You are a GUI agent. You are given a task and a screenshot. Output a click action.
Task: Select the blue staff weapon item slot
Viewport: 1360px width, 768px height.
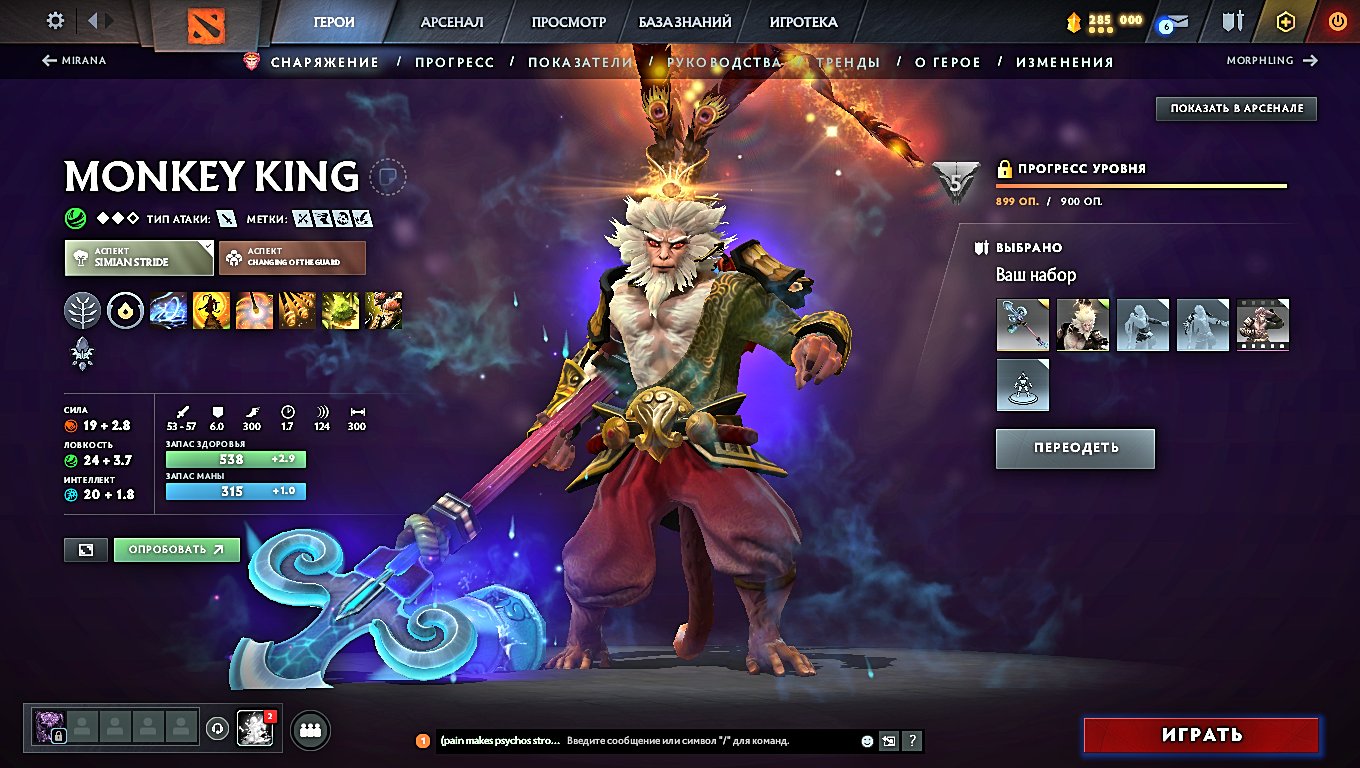point(1022,325)
